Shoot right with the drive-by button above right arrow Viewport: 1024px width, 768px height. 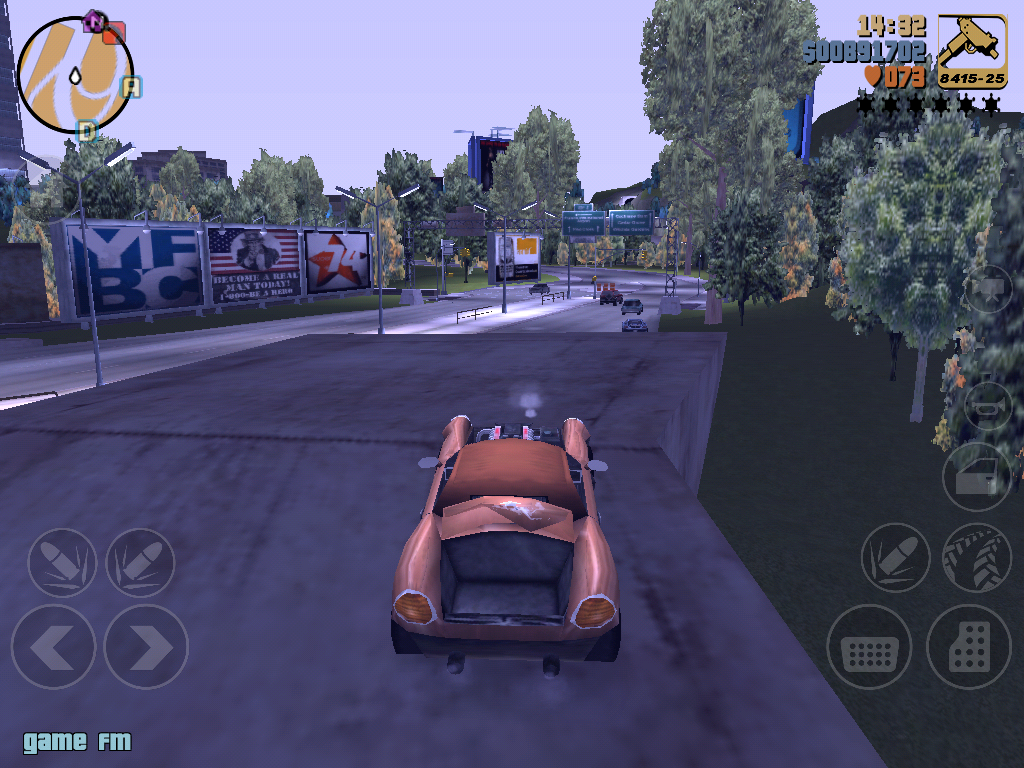coord(140,563)
